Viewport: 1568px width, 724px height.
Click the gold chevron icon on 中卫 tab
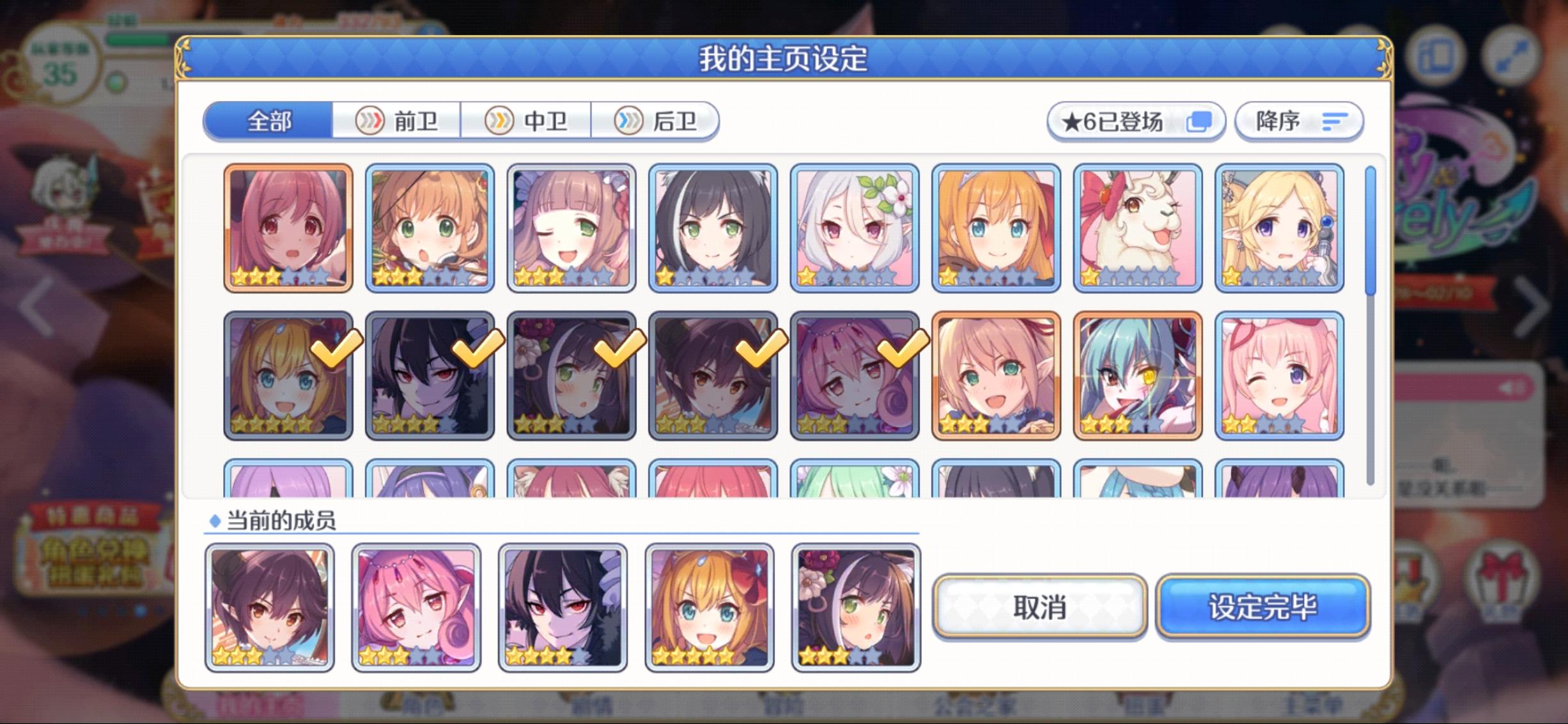500,121
